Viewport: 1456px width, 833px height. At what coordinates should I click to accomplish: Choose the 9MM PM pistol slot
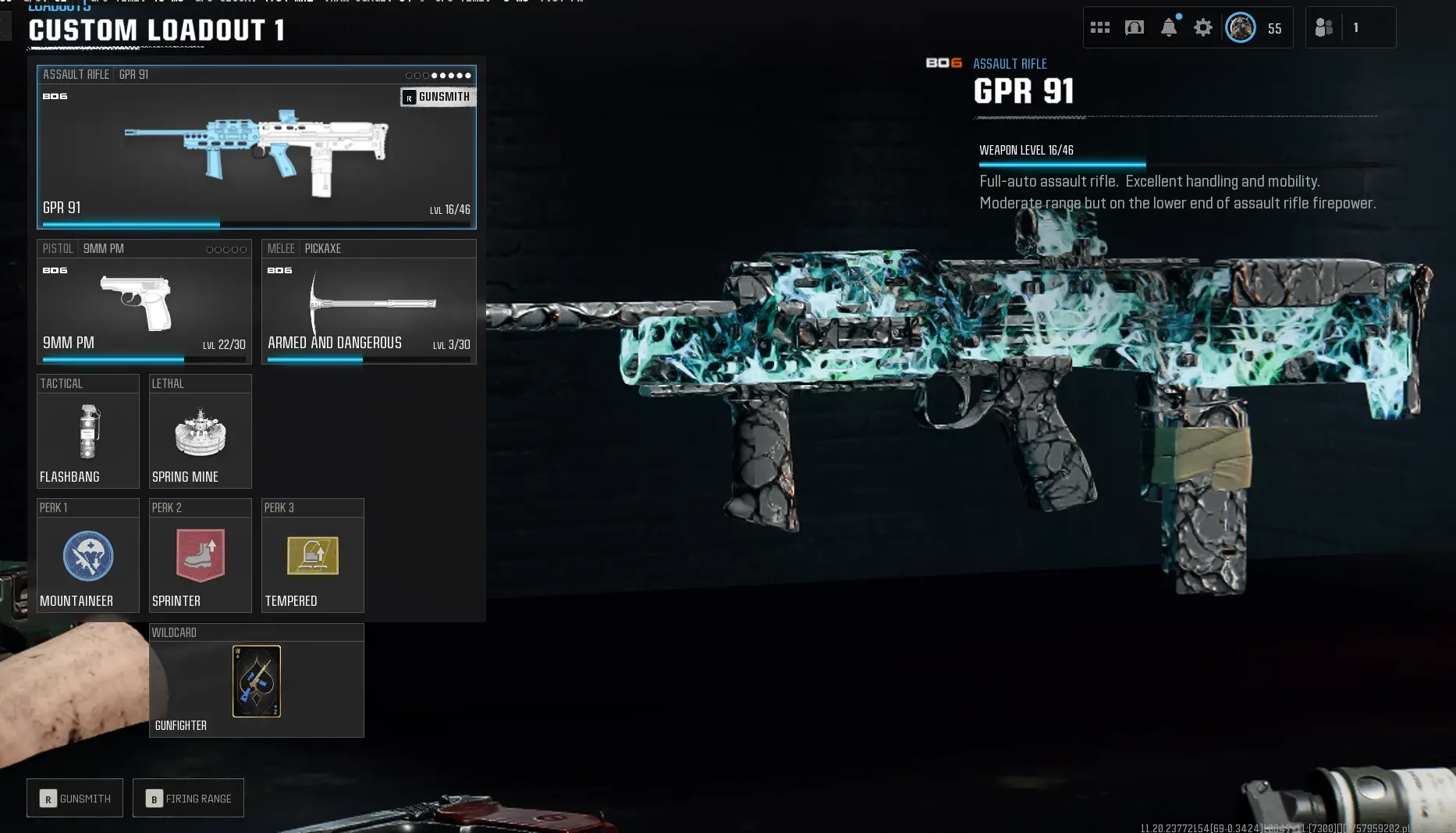144,303
